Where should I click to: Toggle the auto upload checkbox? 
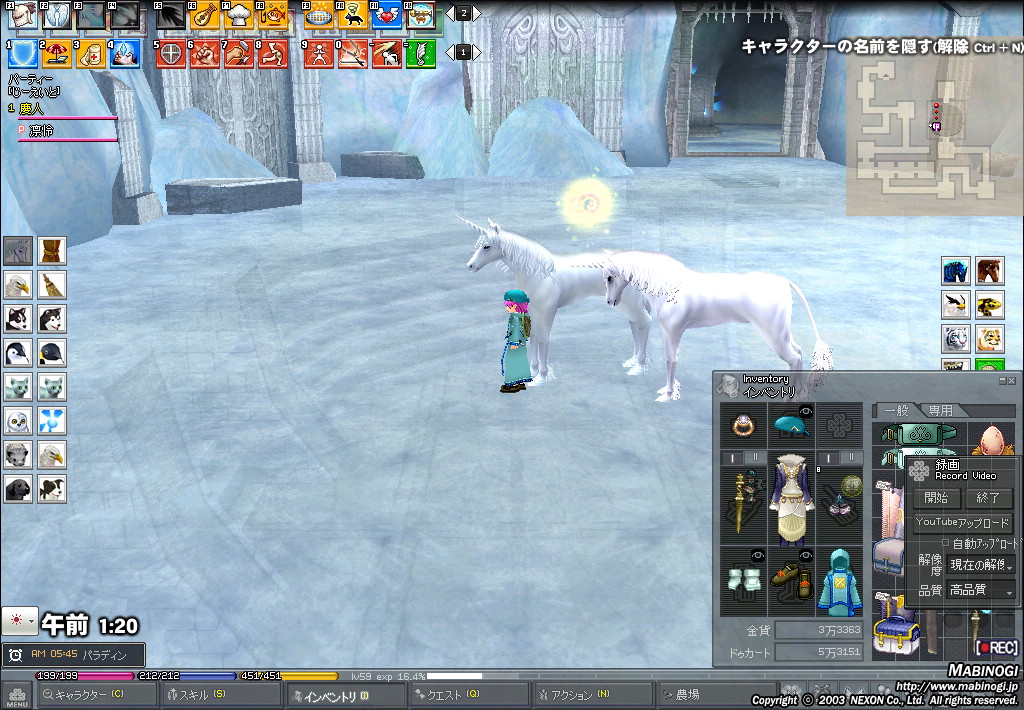click(946, 544)
